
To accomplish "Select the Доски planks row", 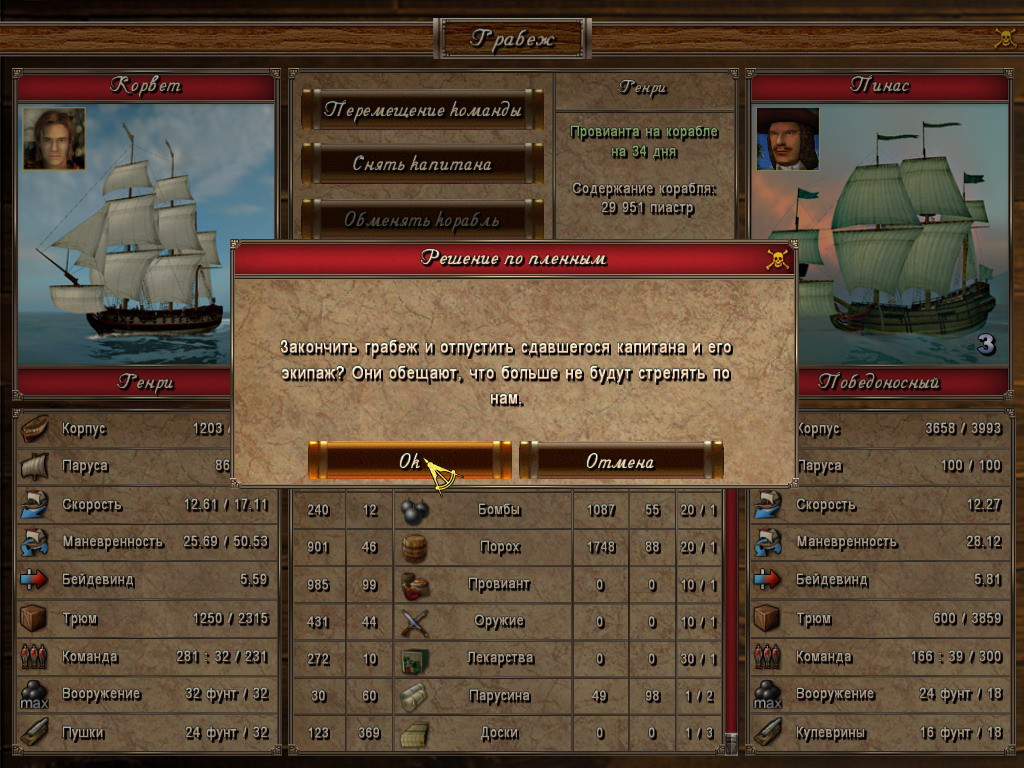I will (498, 732).
